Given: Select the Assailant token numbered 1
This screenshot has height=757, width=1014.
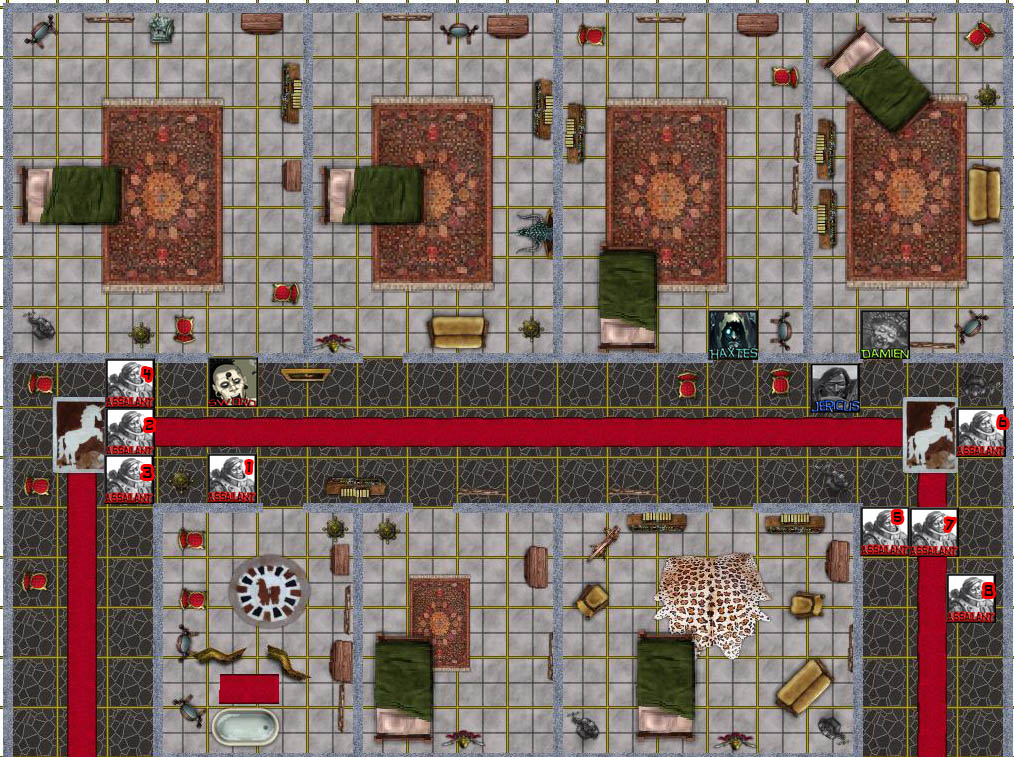Looking at the screenshot, I should [232, 479].
